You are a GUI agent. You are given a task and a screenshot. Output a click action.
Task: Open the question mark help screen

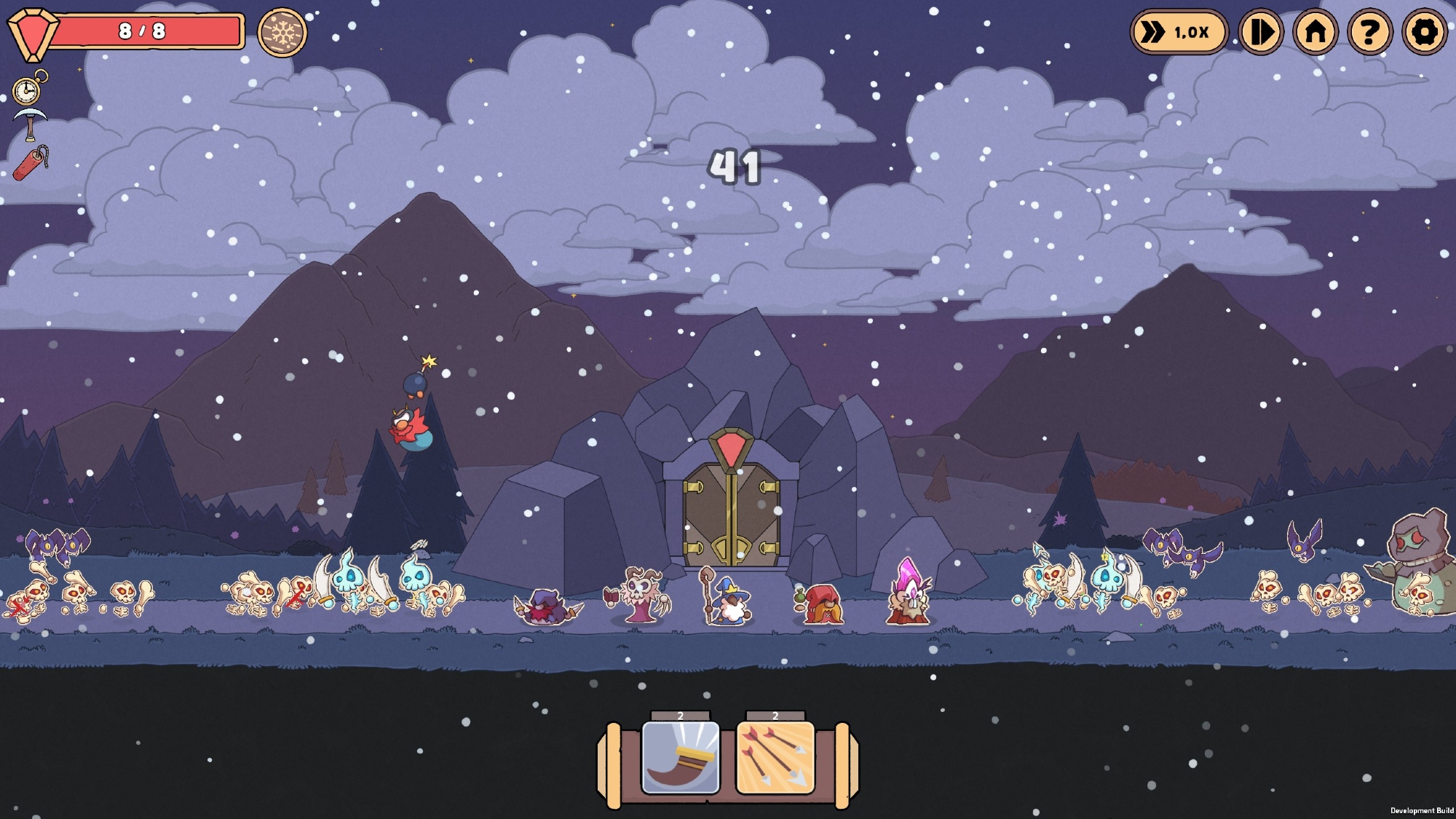point(1369,32)
